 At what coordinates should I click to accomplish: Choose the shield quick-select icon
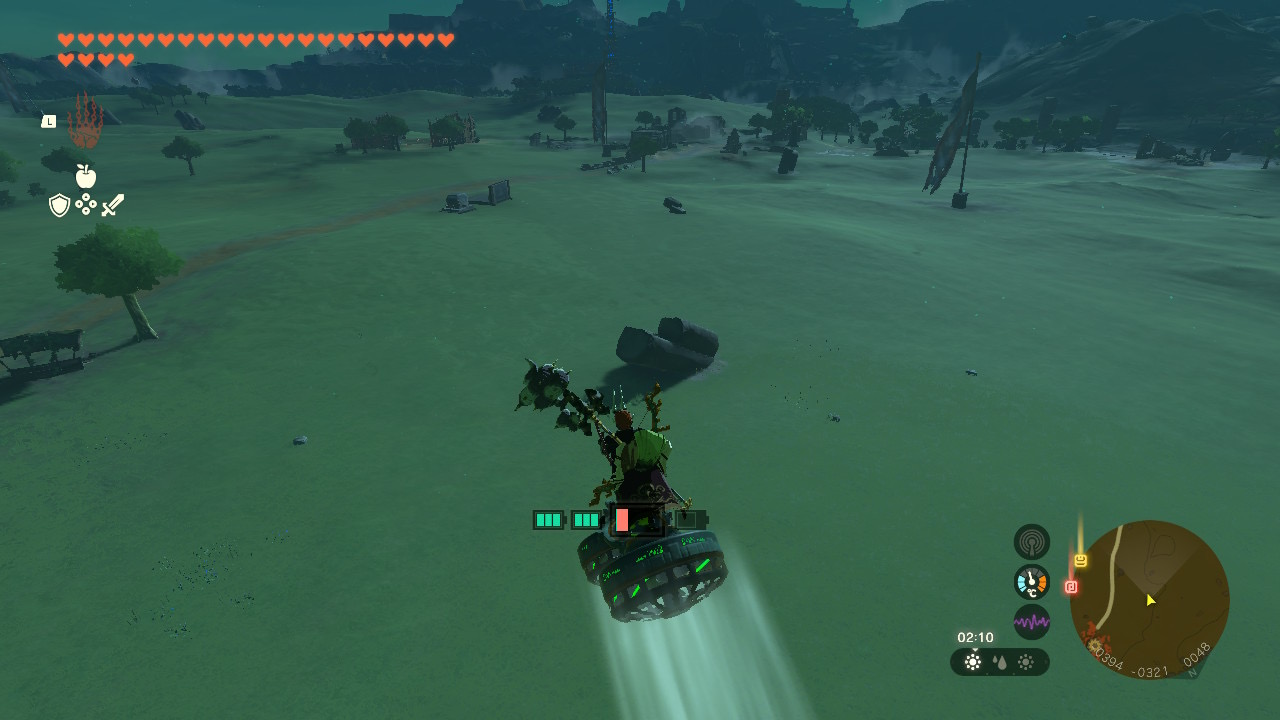click(60, 205)
